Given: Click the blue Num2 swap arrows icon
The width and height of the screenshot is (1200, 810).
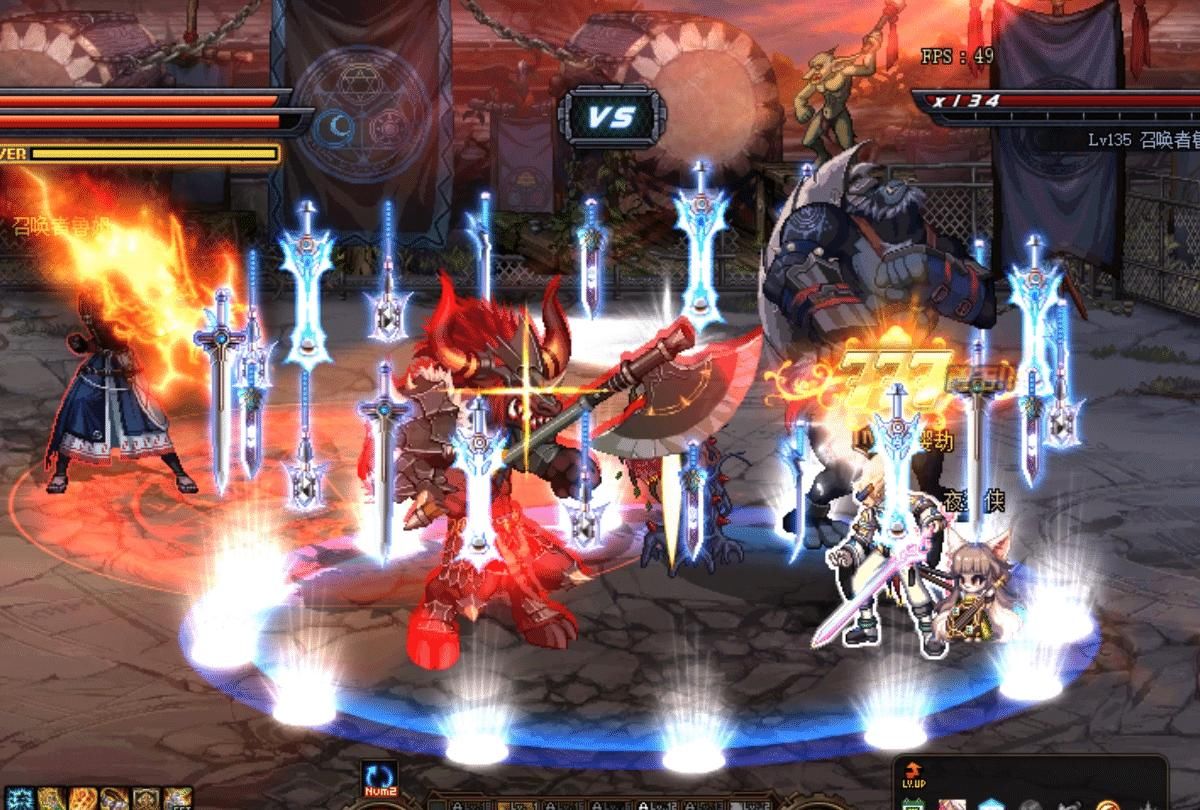Looking at the screenshot, I should coord(379,775).
